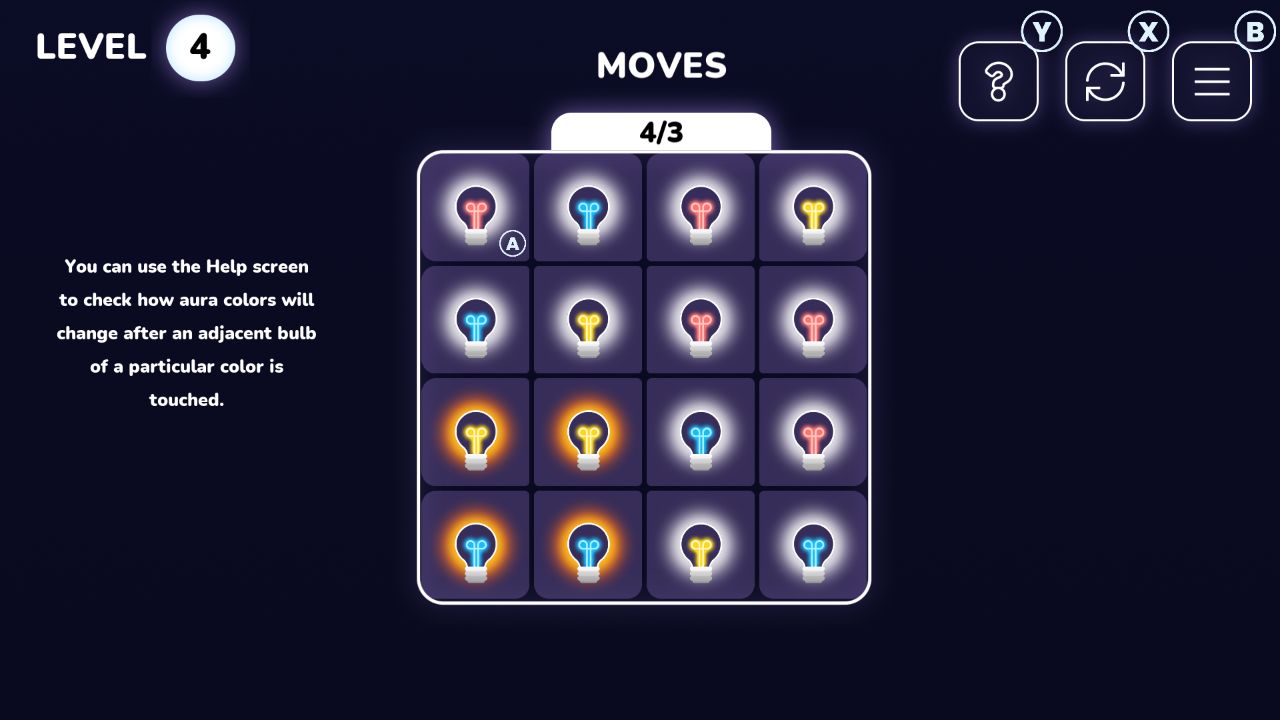
Task: Select the red bulb in row two, column three
Action: [x=700, y=320]
